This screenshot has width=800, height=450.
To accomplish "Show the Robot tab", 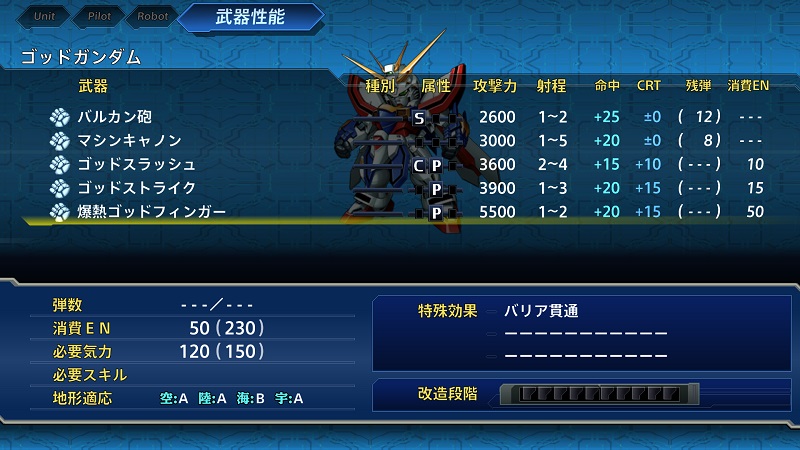I will coord(153,17).
